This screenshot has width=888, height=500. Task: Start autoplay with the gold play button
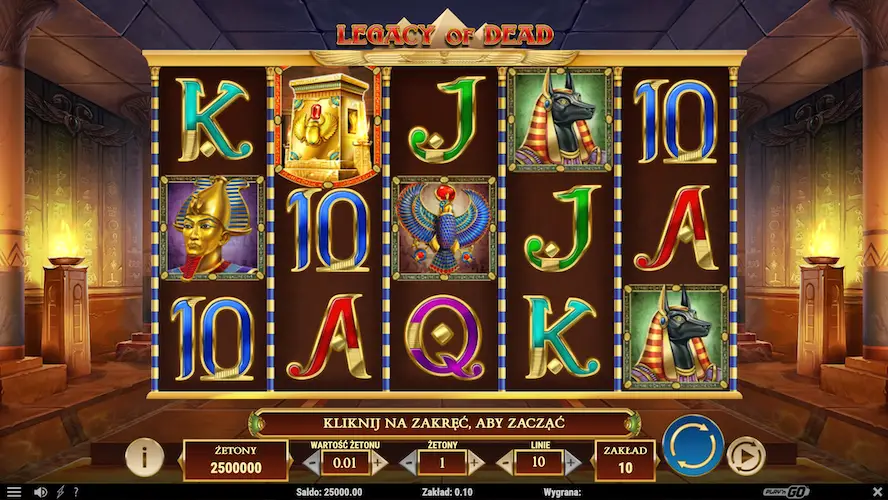[745, 456]
